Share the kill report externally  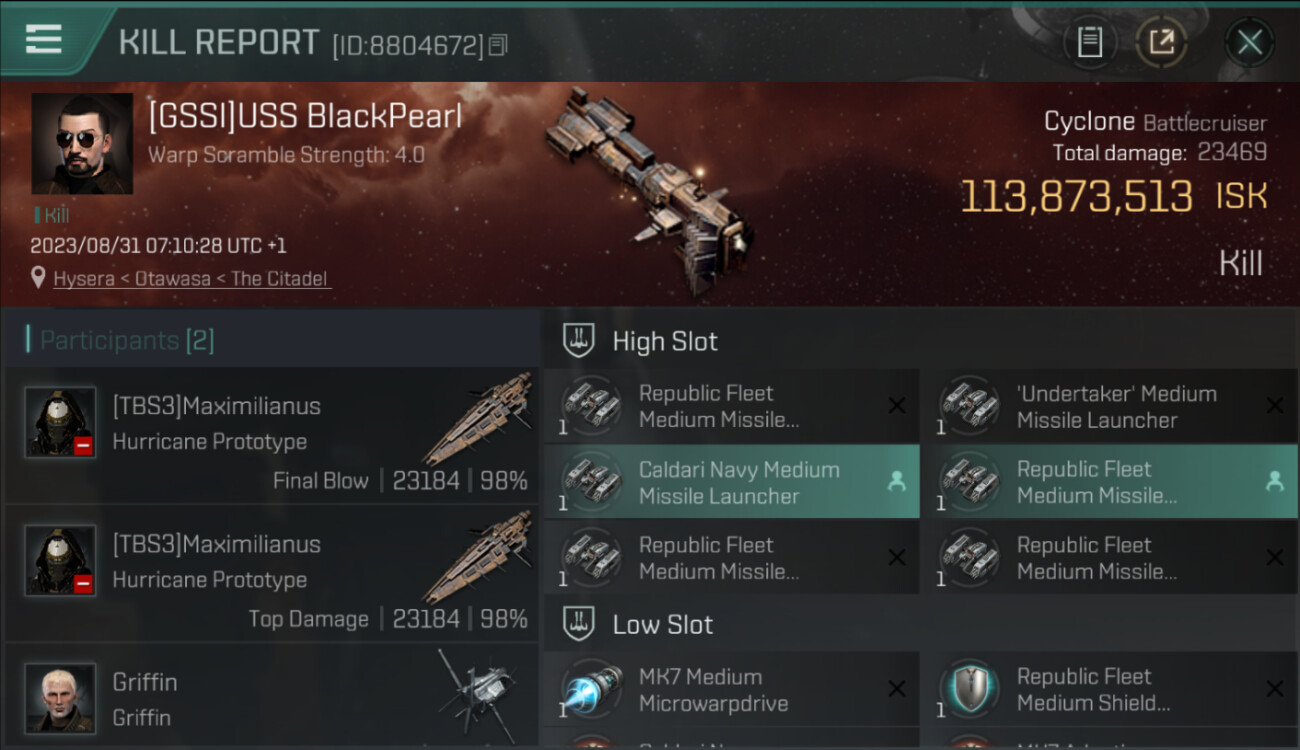(1162, 42)
